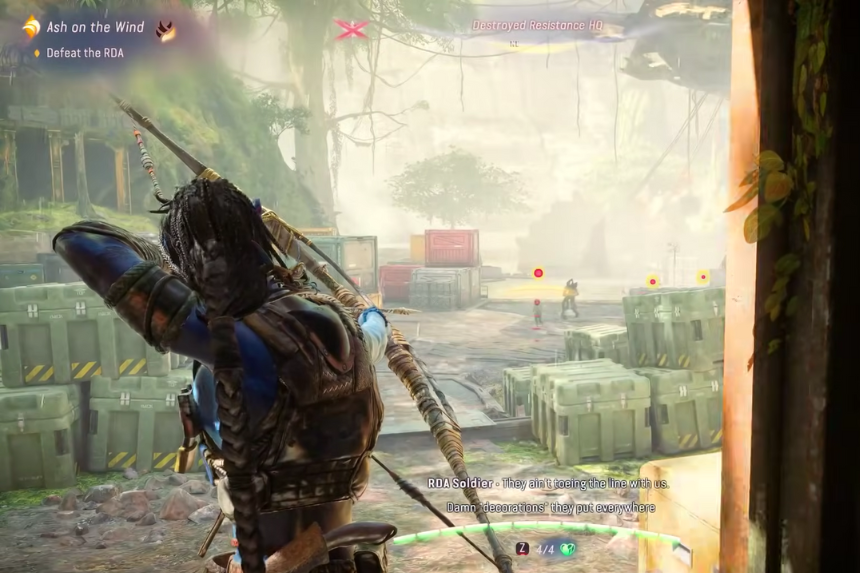Image resolution: width=860 pixels, height=573 pixels.
Task: Select the Defeat the RDA objective
Action: pos(84,53)
